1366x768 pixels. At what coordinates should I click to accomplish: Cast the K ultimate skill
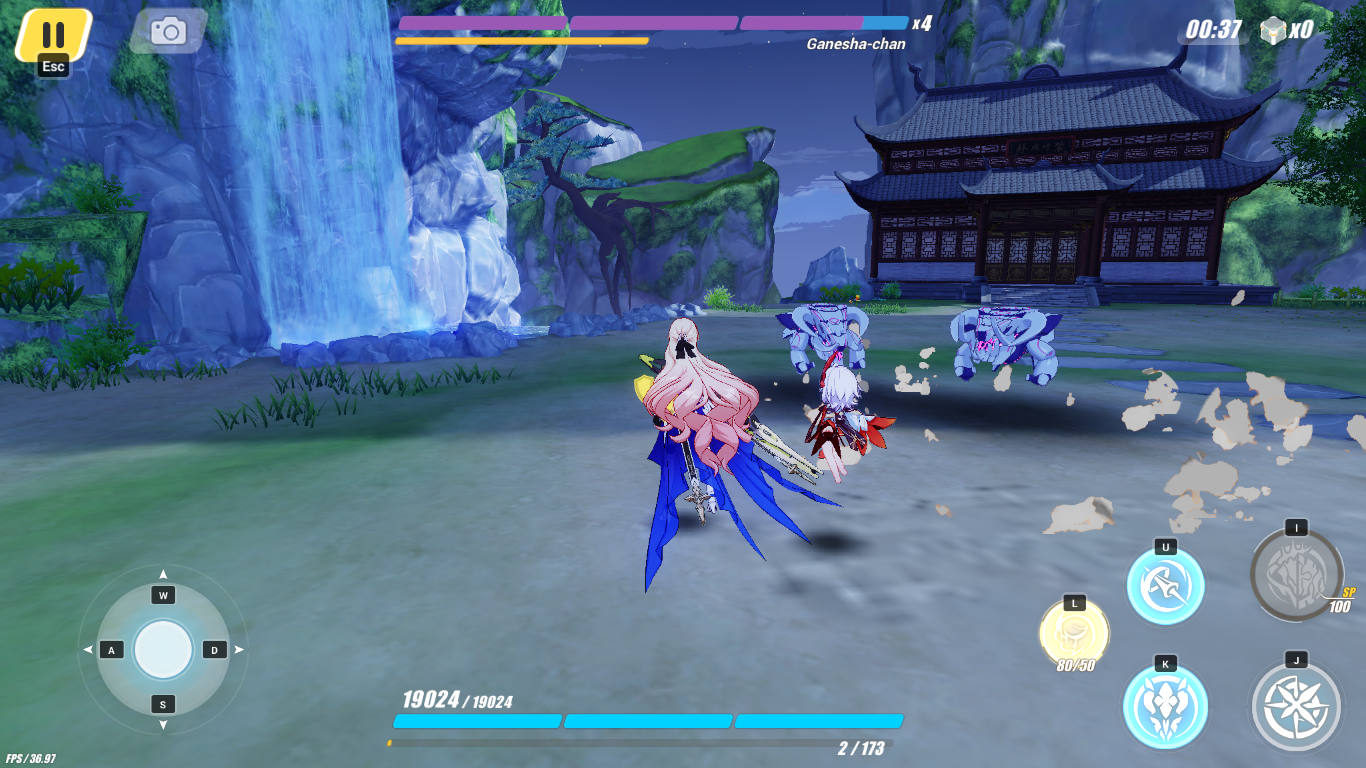click(x=1164, y=705)
